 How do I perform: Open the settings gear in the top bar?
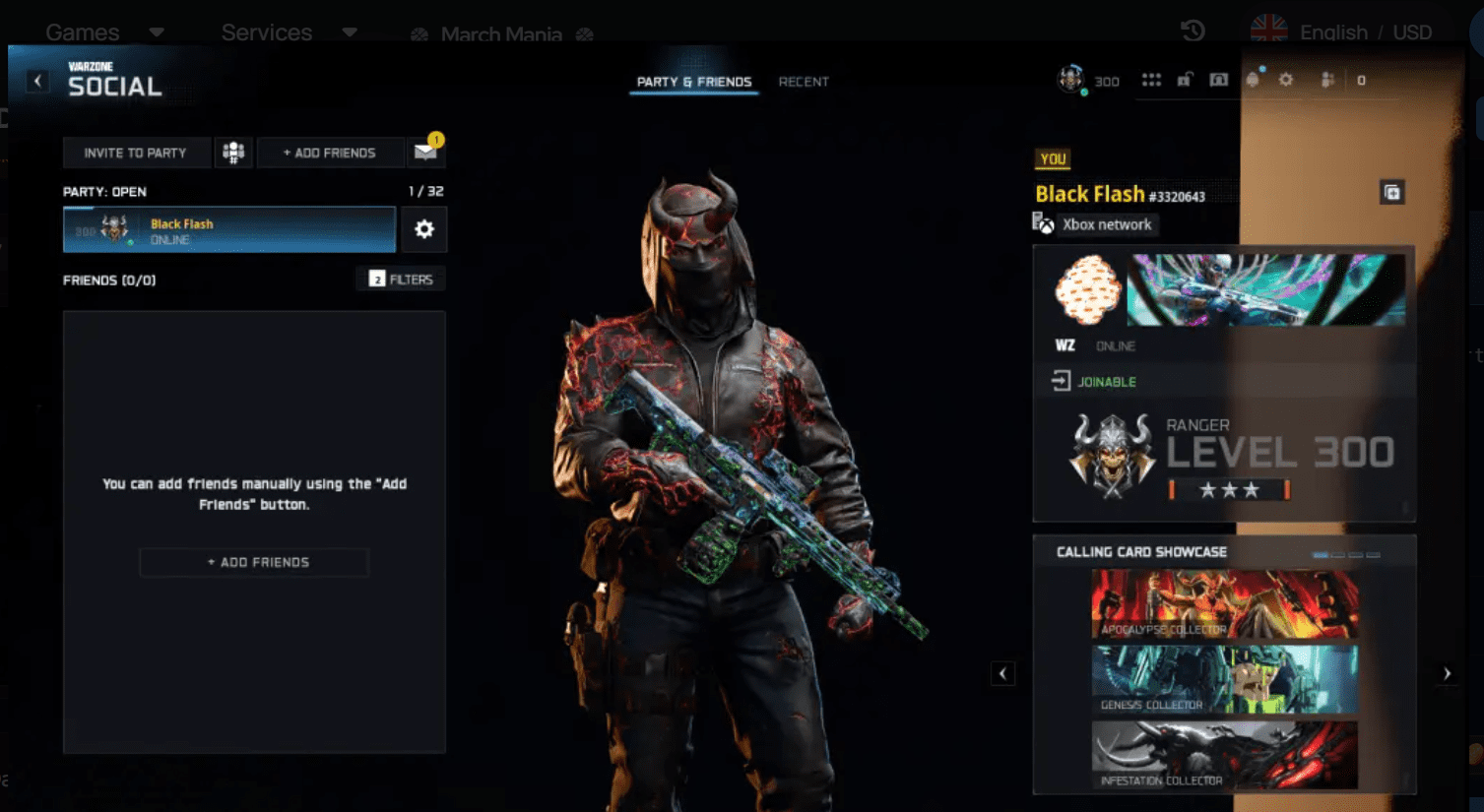[1285, 80]
